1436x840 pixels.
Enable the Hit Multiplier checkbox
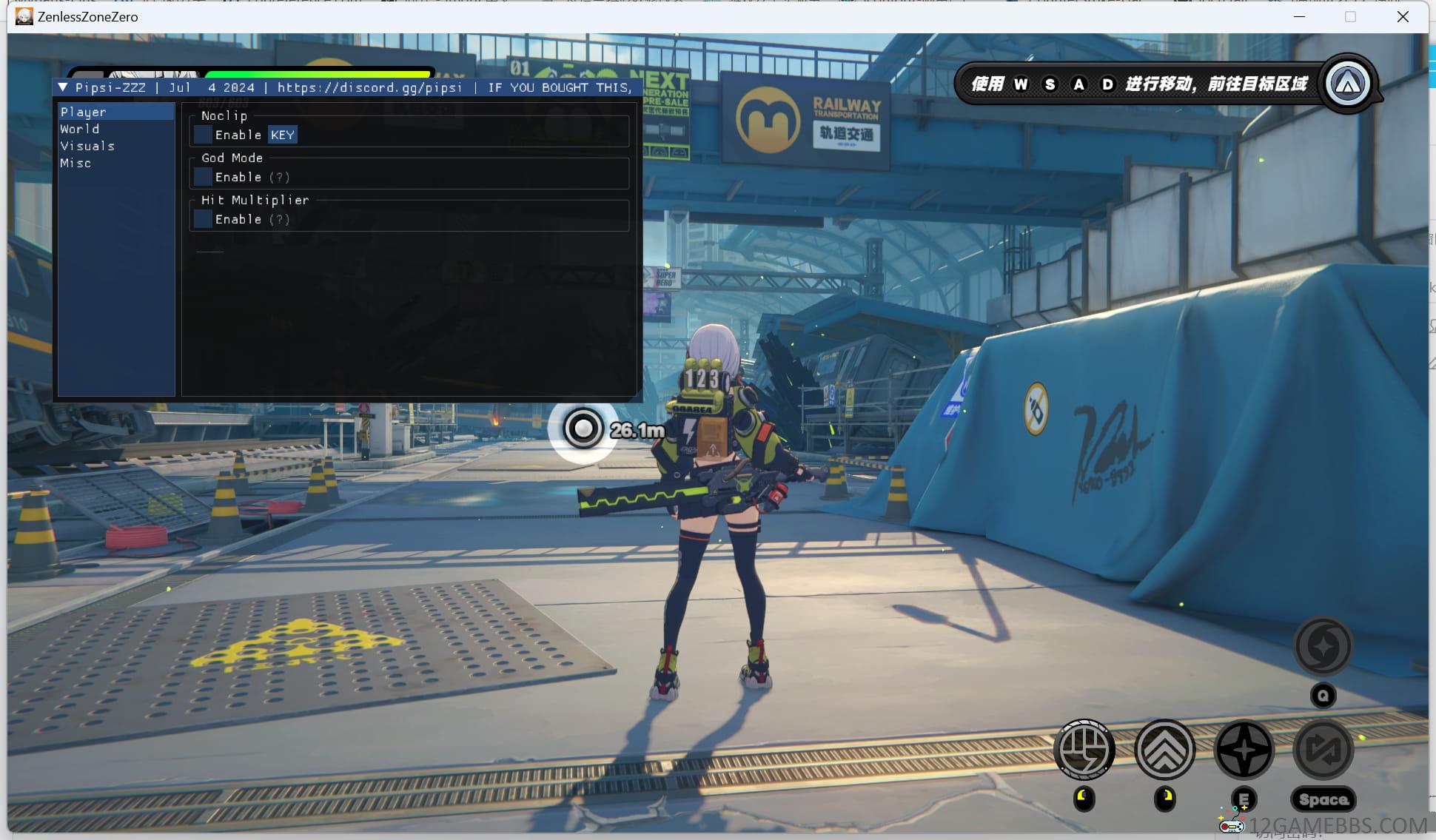(x=203, y=219)
